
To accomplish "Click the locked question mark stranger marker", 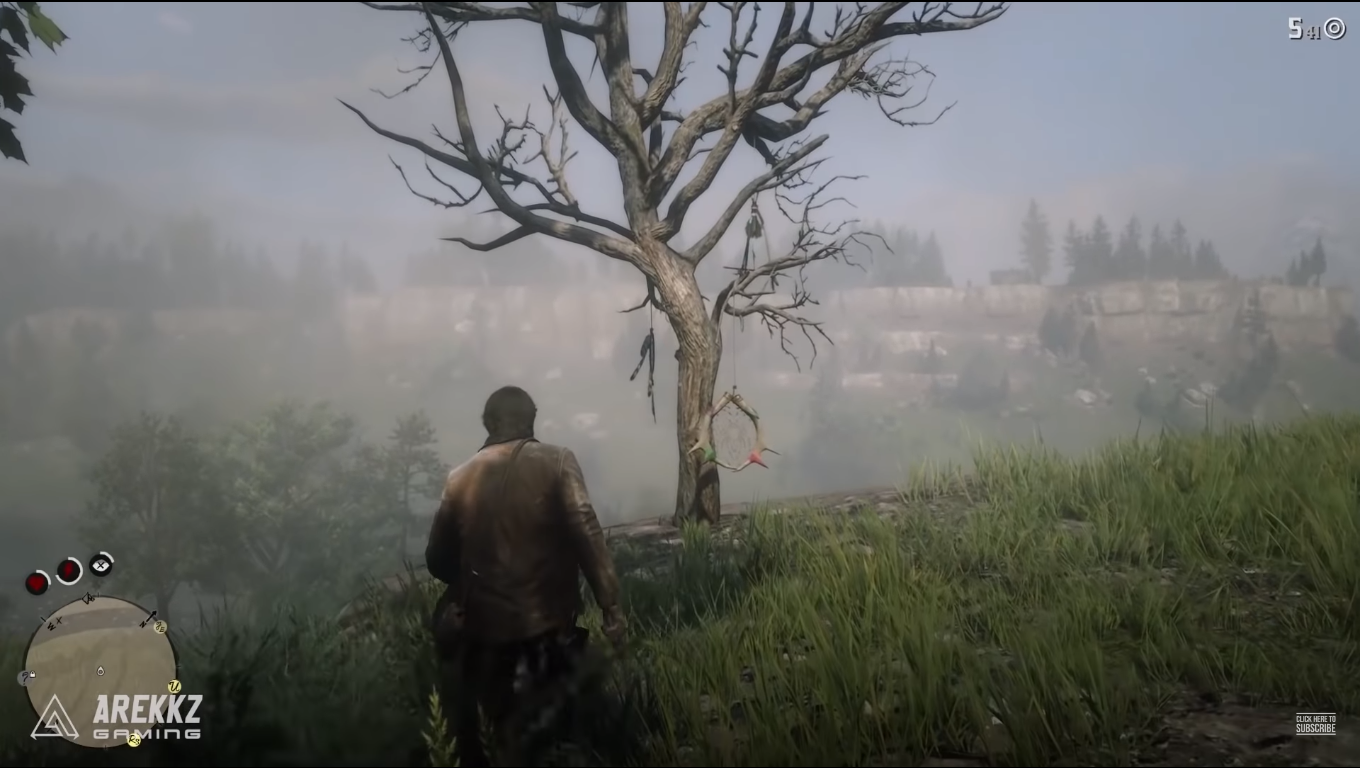I will click(25, 677).
